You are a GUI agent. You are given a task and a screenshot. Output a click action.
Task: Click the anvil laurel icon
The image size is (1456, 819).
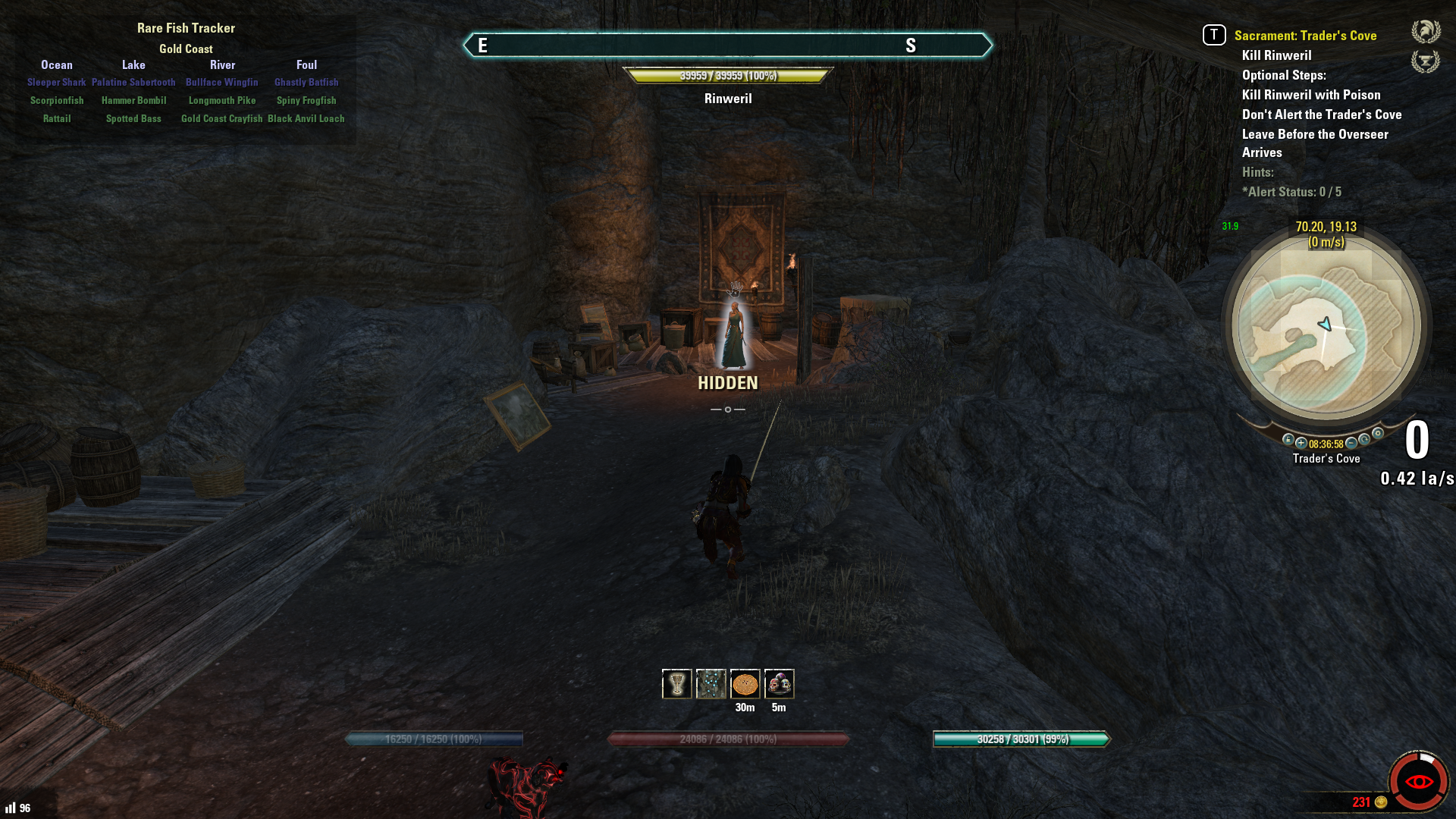pos(1426,61)
